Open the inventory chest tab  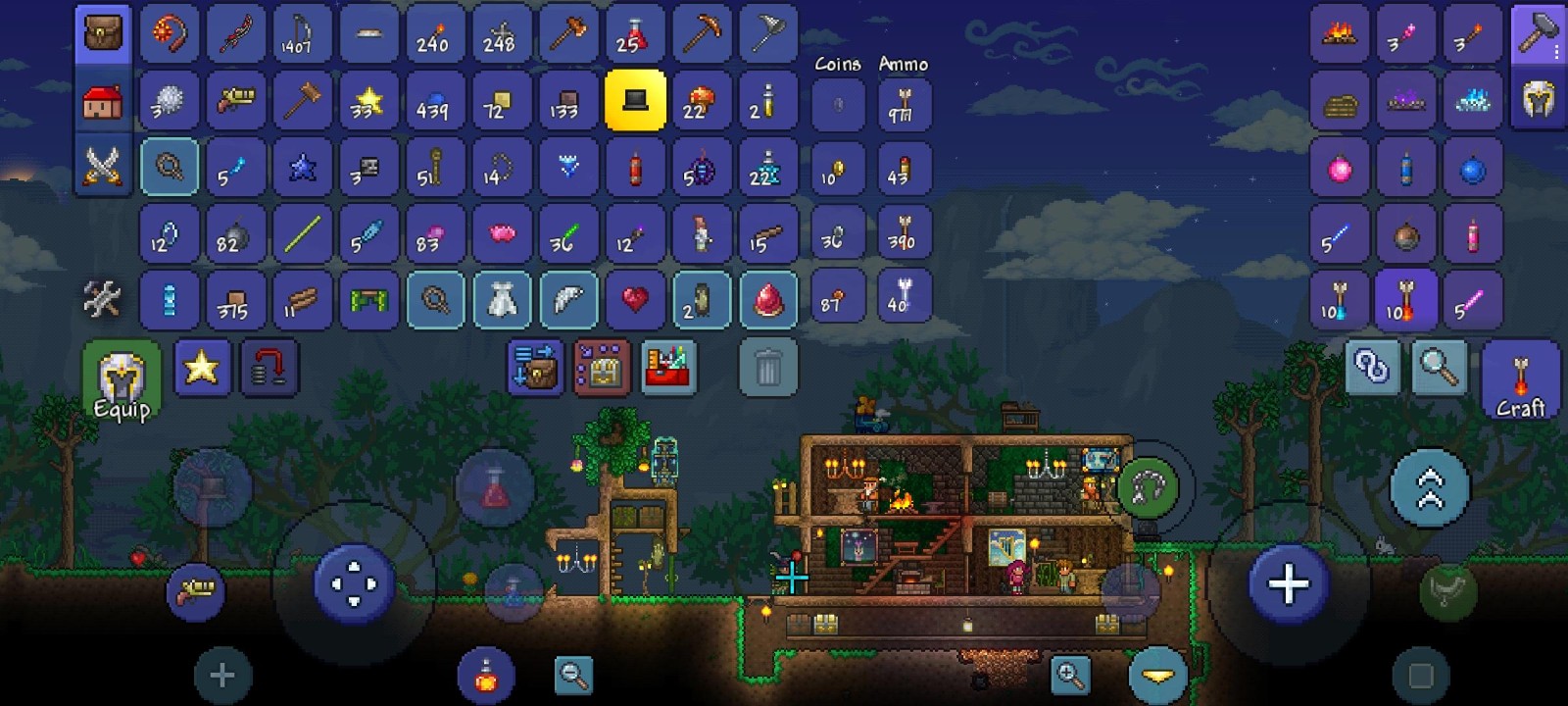[103, 35]
